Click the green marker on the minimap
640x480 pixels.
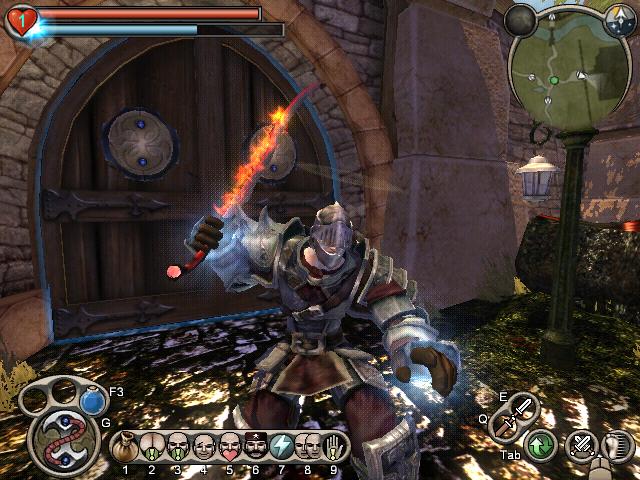pos(552,79)
